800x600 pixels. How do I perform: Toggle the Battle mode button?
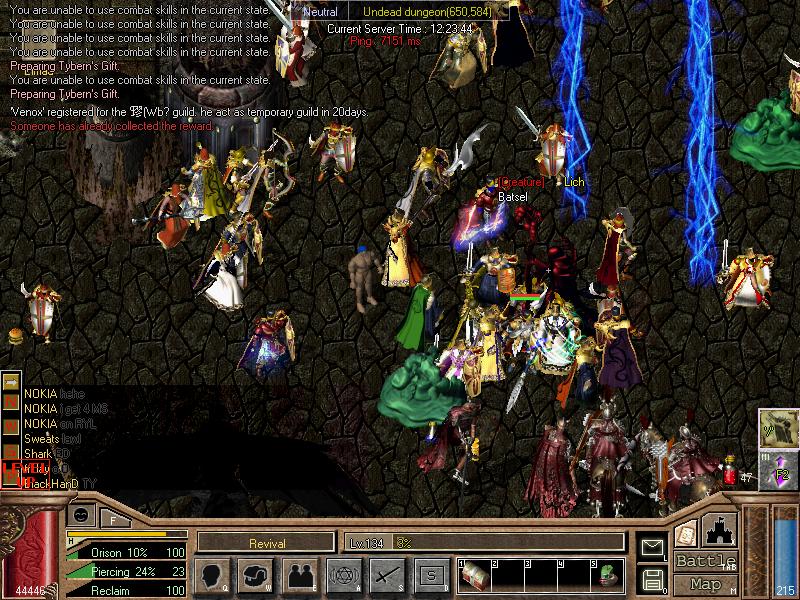pos(706,561)
